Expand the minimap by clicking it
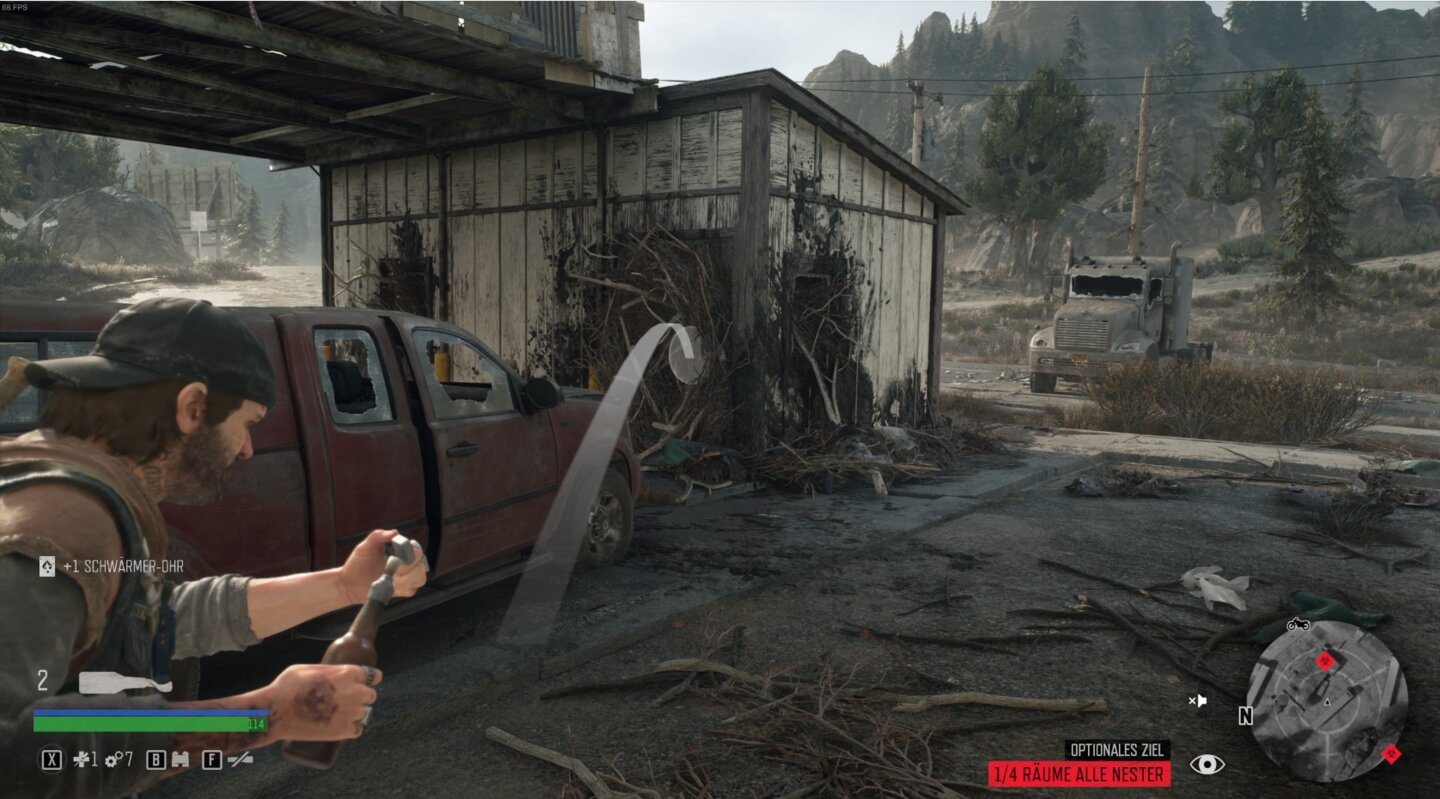Screen dimensions: 1440x799 (1328, 703)
